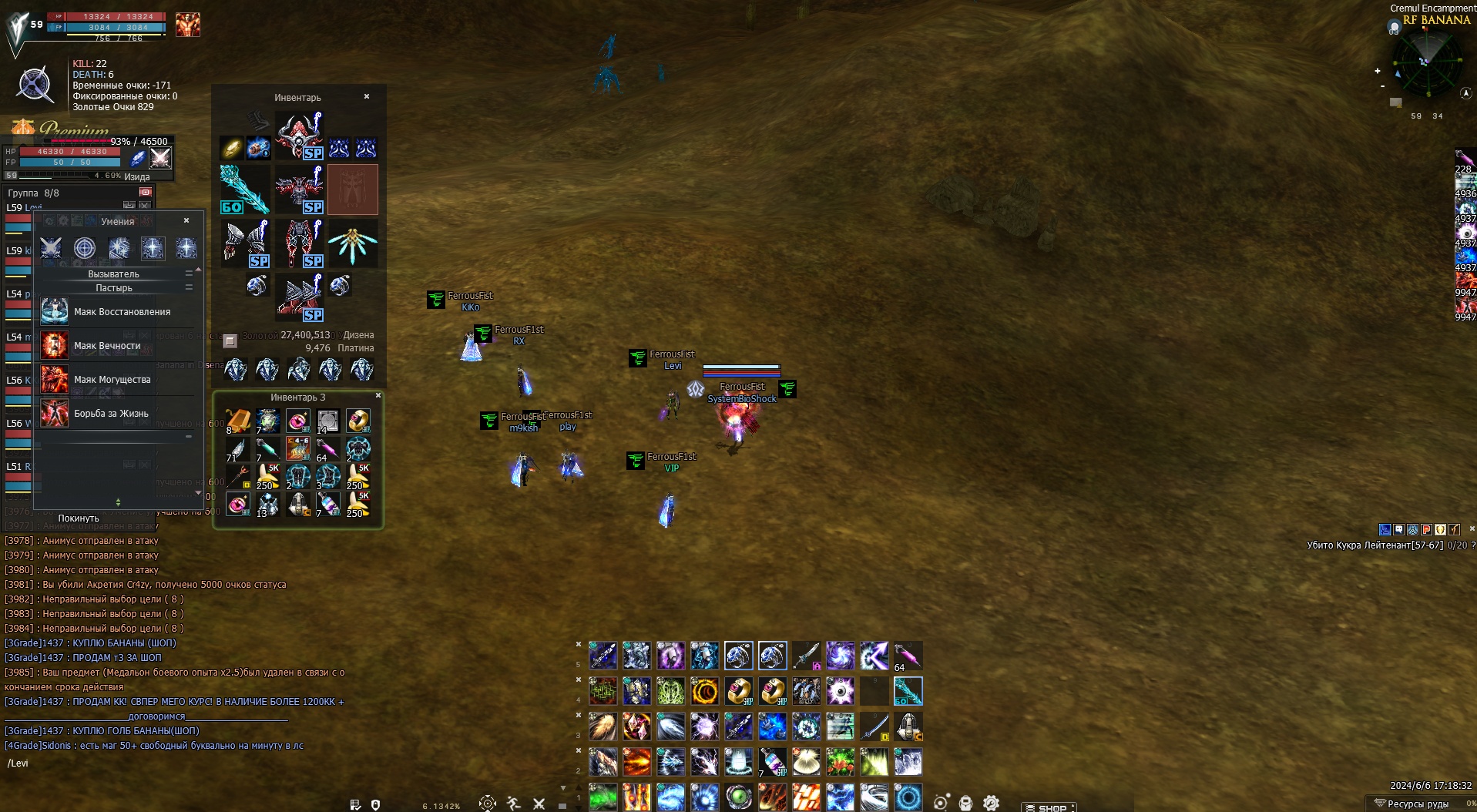Close the Инвентарь equipment window

click(367, 96)
